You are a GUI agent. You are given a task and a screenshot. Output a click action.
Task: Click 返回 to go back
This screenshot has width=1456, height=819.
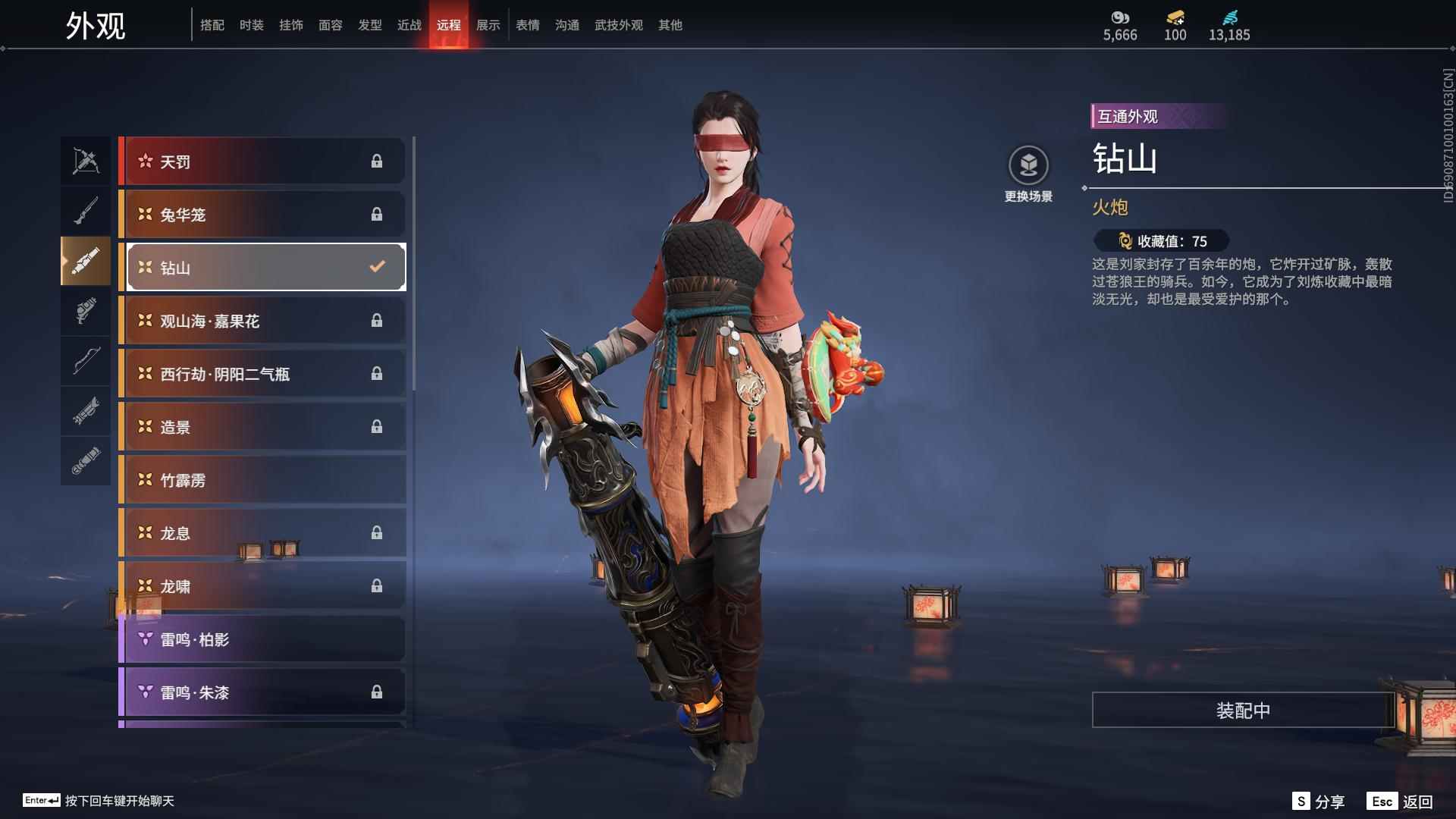1401,801
